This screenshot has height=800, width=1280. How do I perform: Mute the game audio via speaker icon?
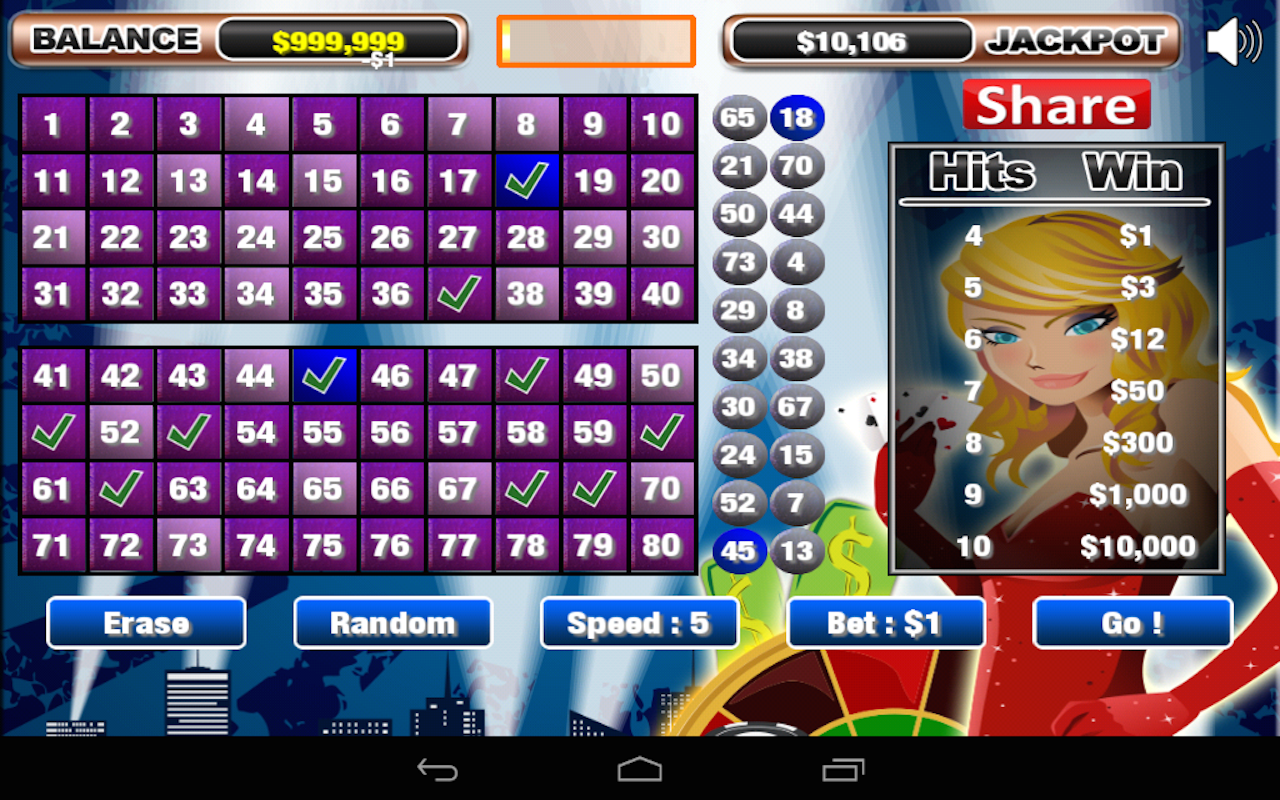pyautogui.click(x=1232, y=40)
